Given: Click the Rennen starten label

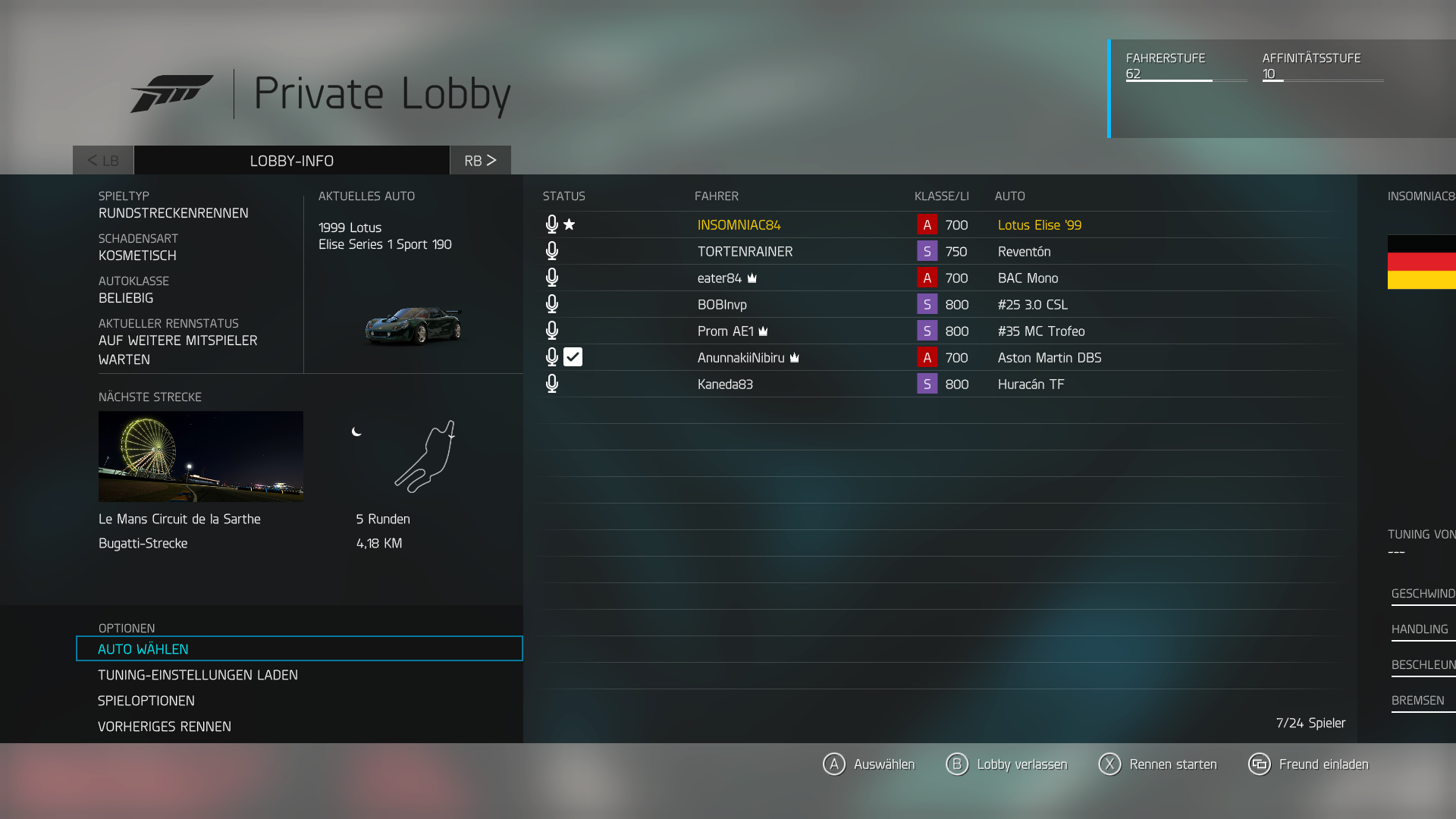Looking at the screenshot, I should click(1172, 764).
